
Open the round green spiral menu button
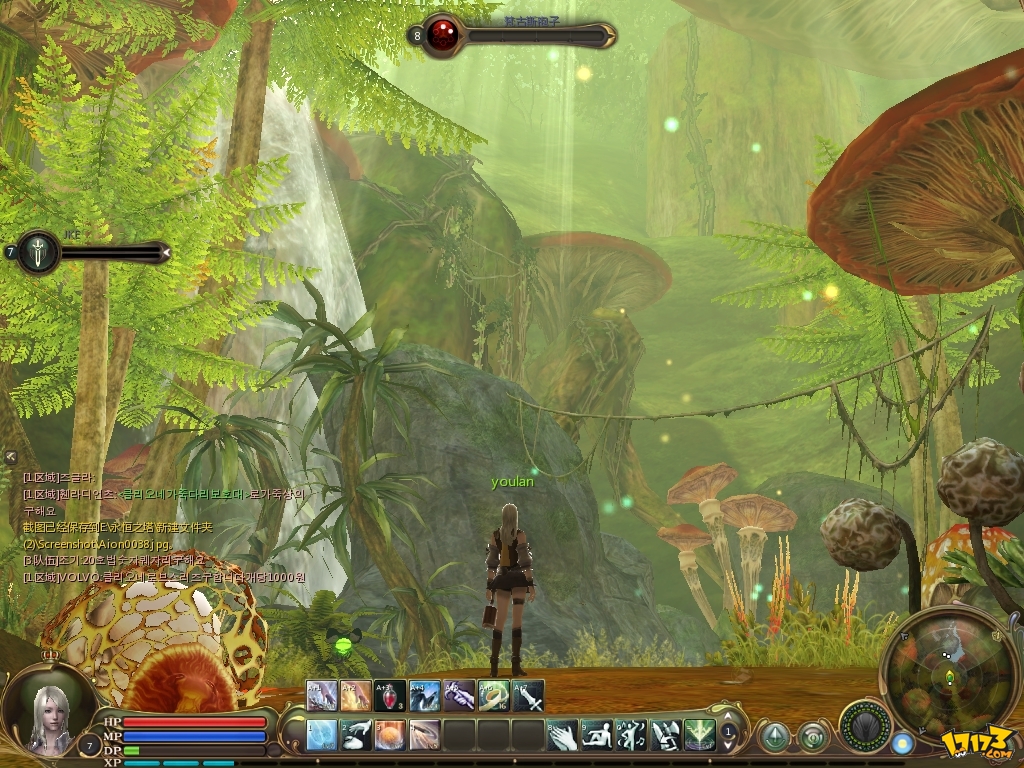tap(813, 738)
